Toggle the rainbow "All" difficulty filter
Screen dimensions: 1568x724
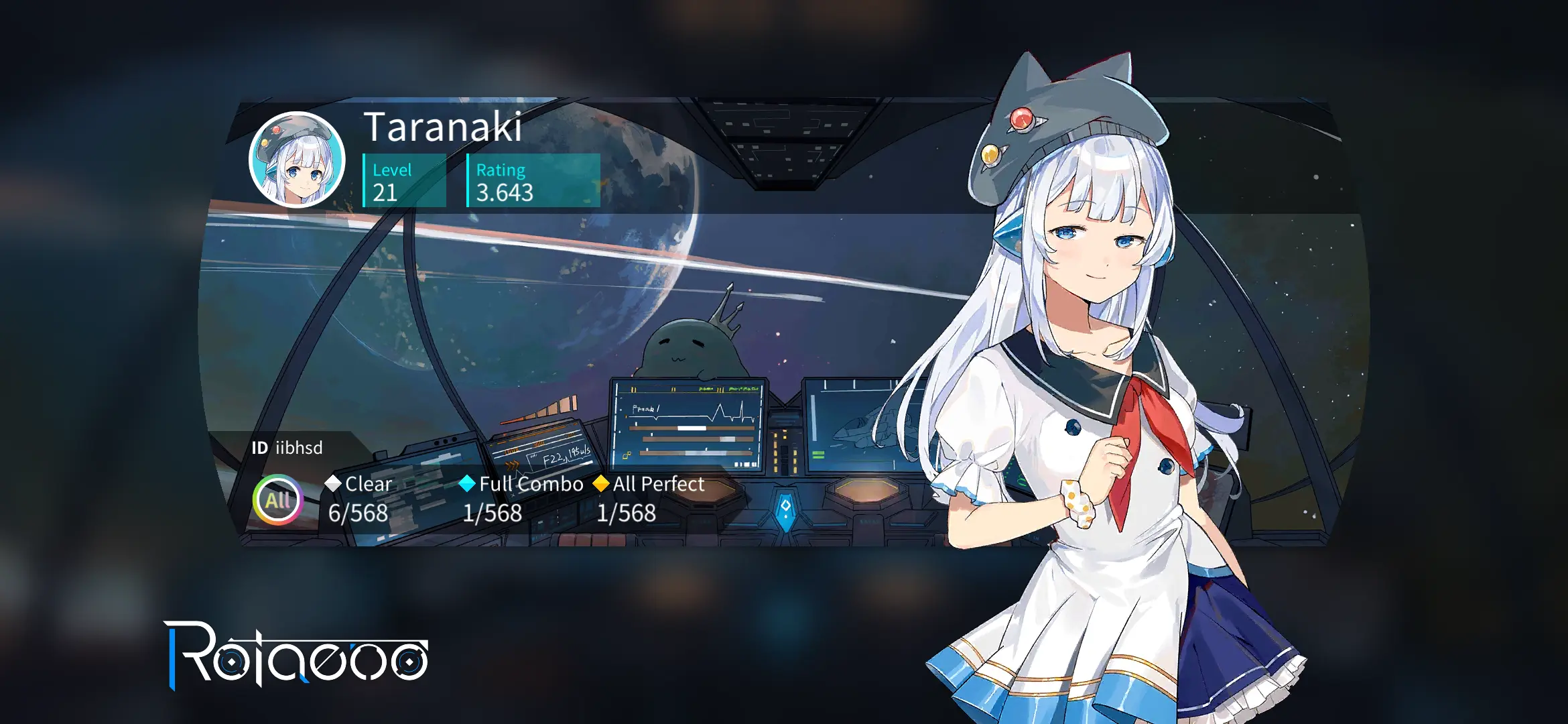click(278, 500)
